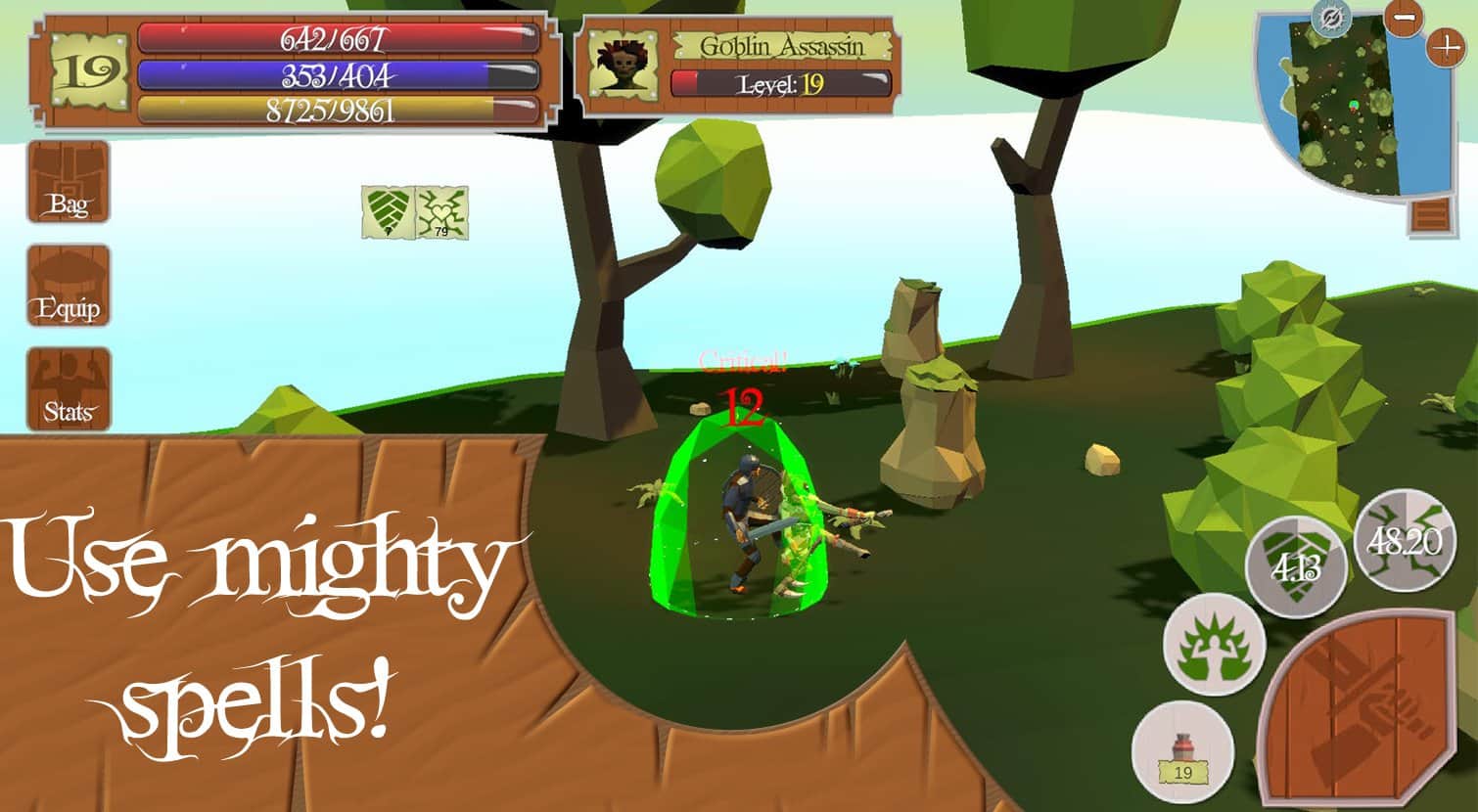Inspect the vine heart buff icon

[x=442, y=212]
